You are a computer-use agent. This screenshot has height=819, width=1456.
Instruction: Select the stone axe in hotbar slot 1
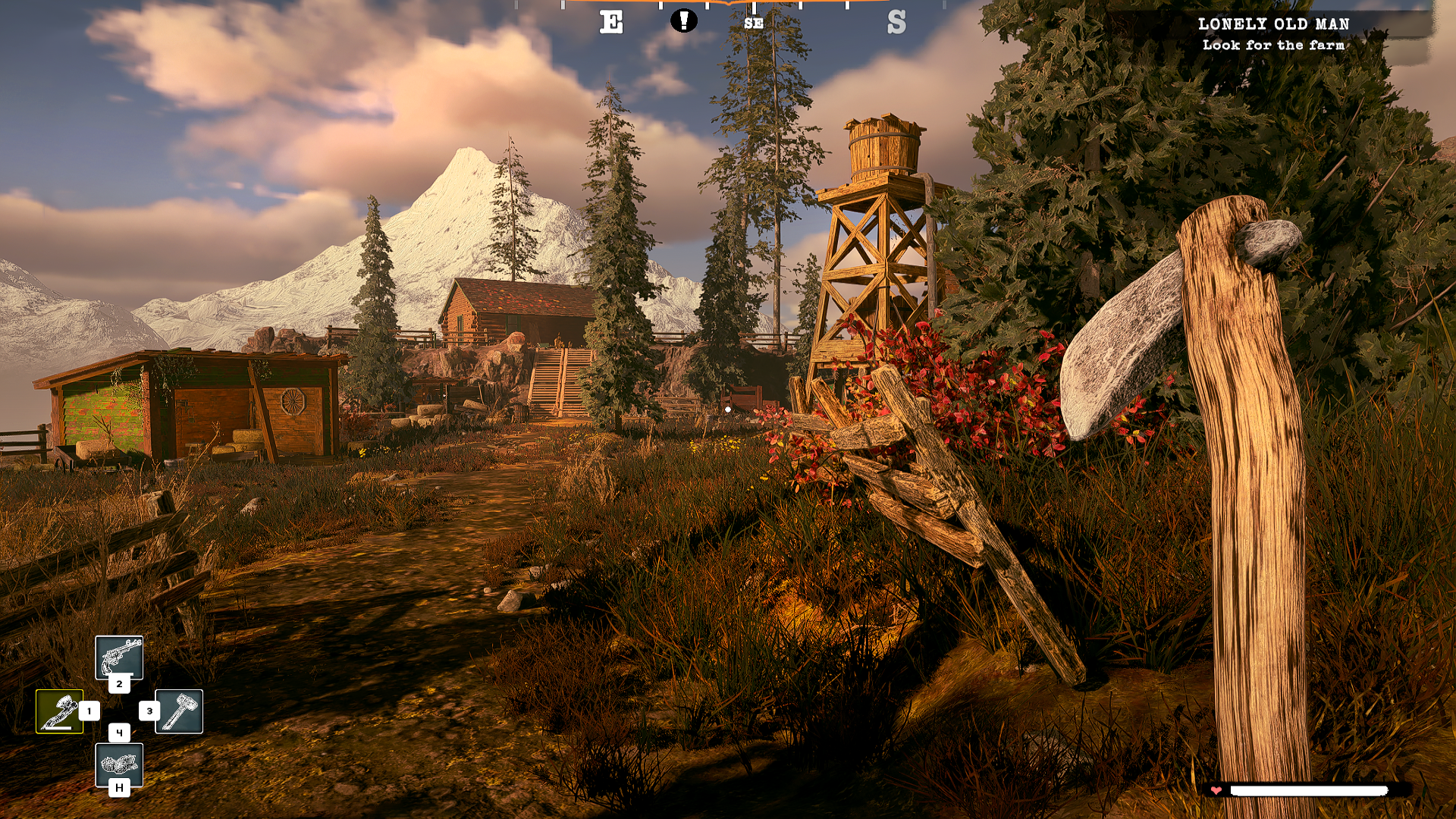pyautogui.click(x=60, y=712)
